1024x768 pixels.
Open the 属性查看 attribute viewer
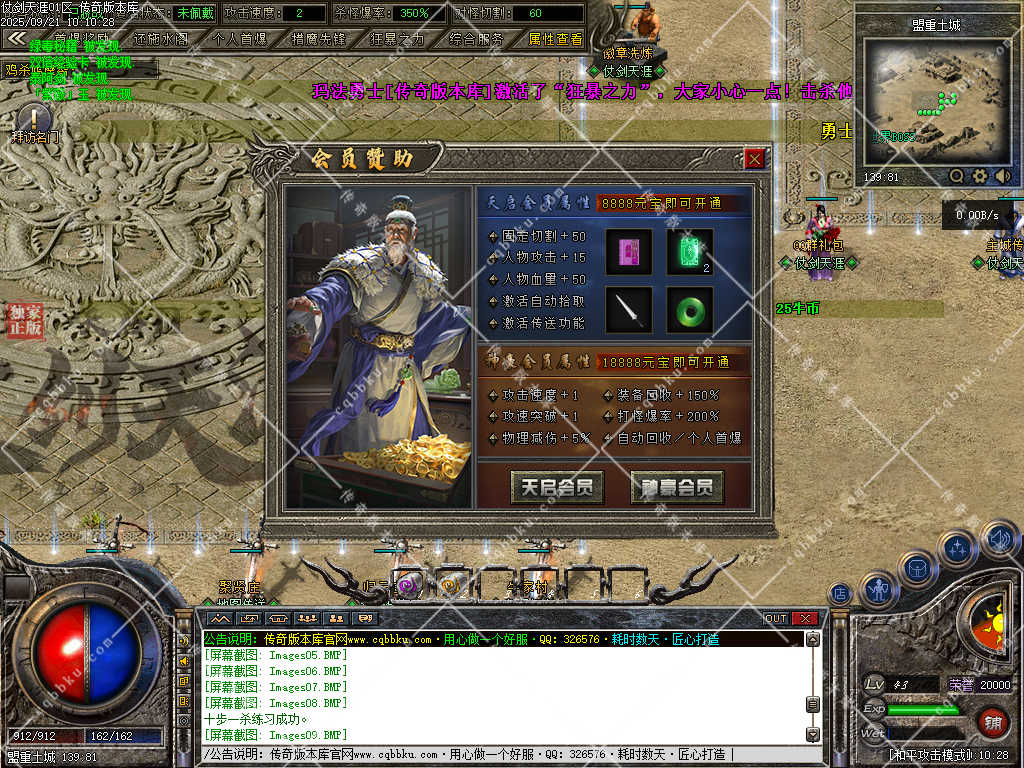tap(555, 40)
